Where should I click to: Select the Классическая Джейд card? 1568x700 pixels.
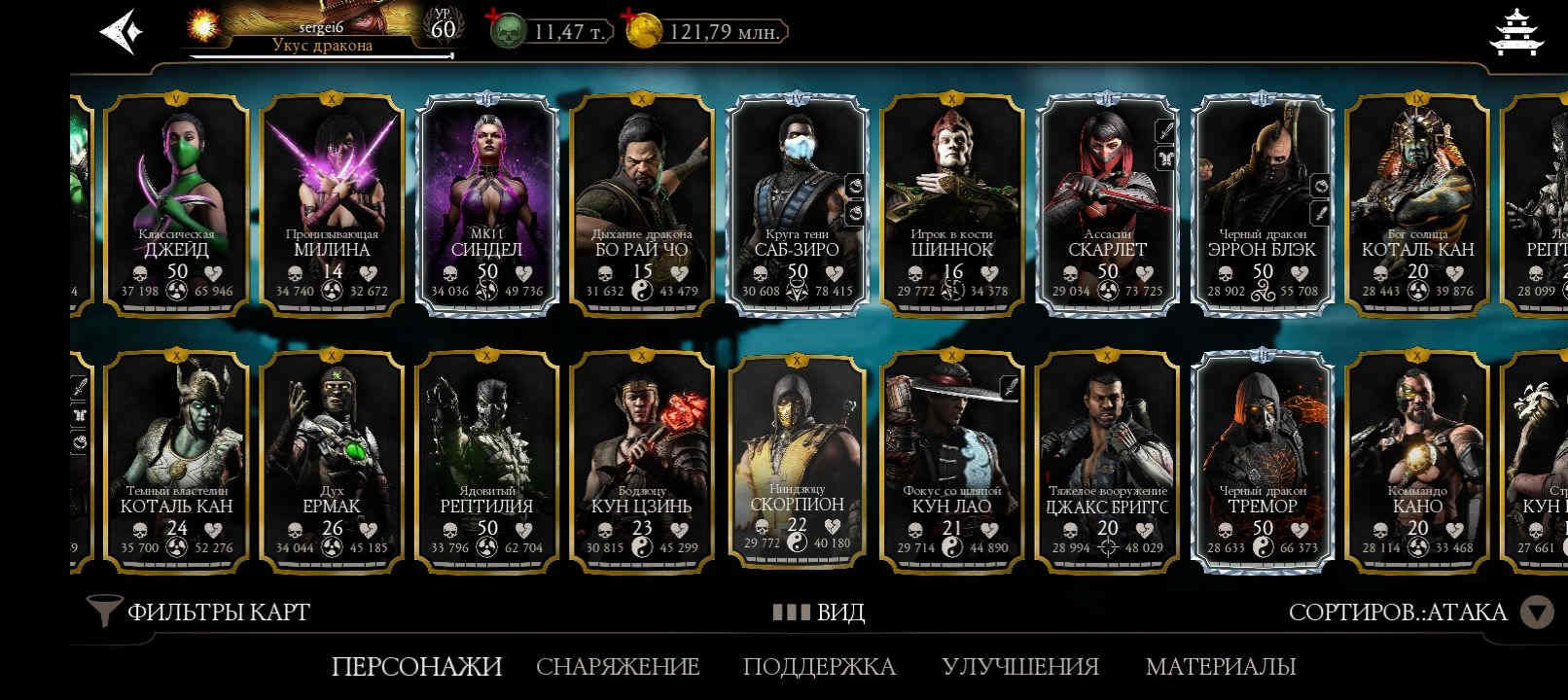pos(176,204)
